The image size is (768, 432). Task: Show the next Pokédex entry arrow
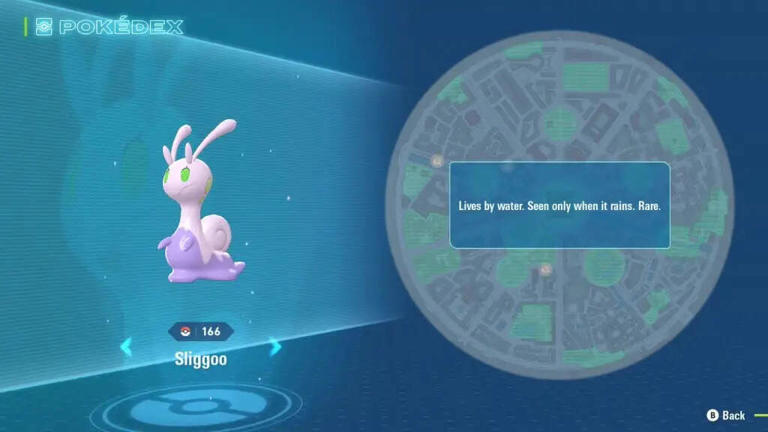pos(276,347)
